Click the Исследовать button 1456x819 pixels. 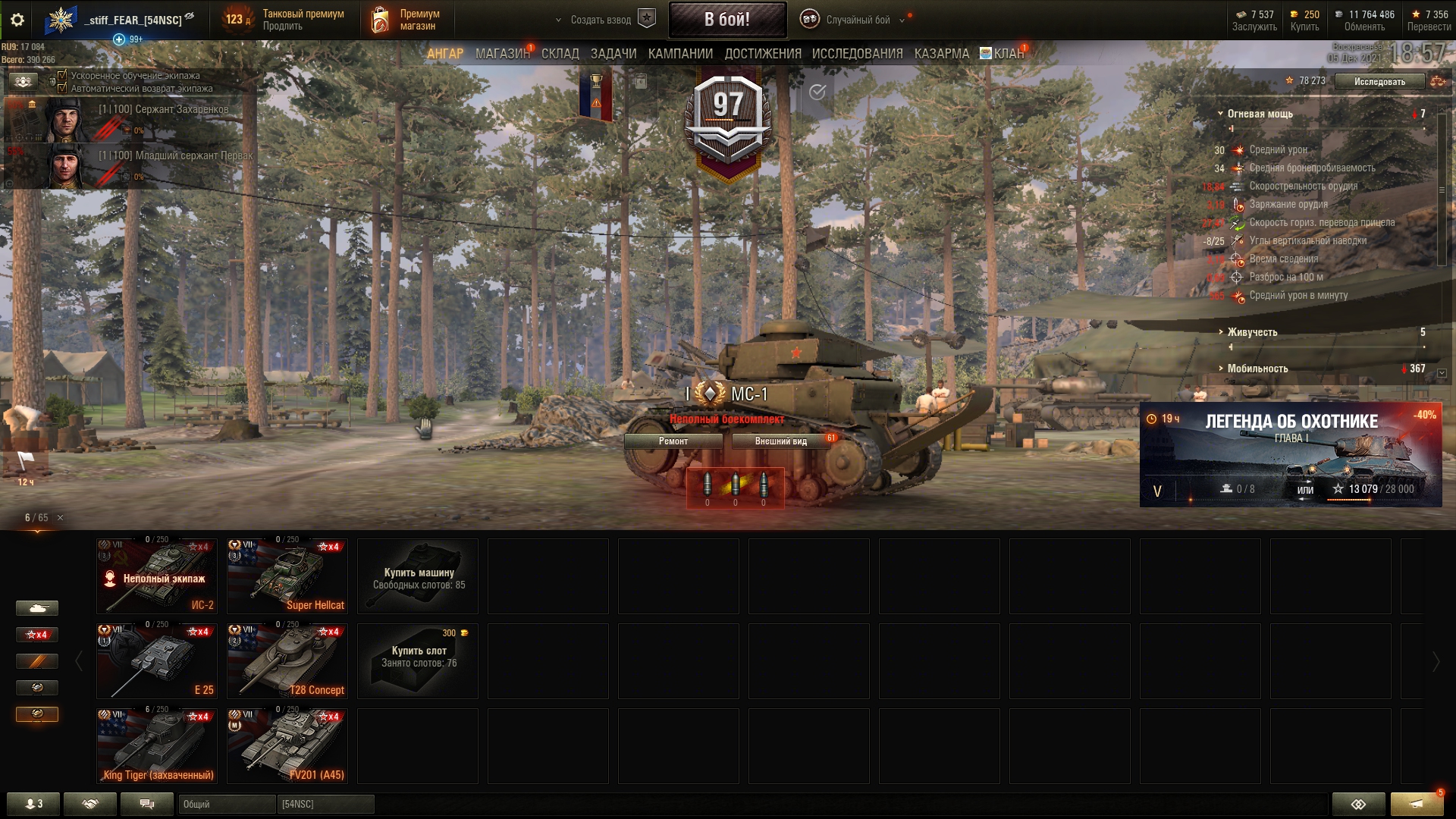(x=1379, y=82)
